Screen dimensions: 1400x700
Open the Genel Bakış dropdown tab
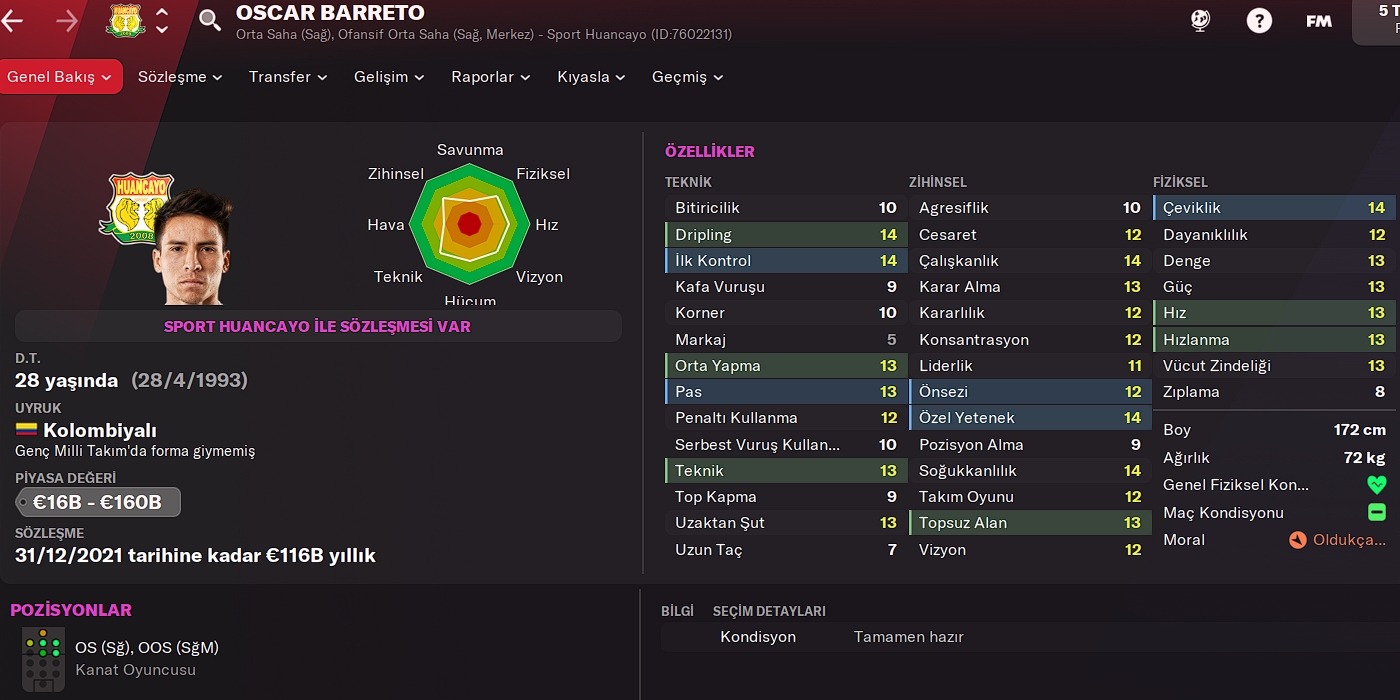click(60, 77)
